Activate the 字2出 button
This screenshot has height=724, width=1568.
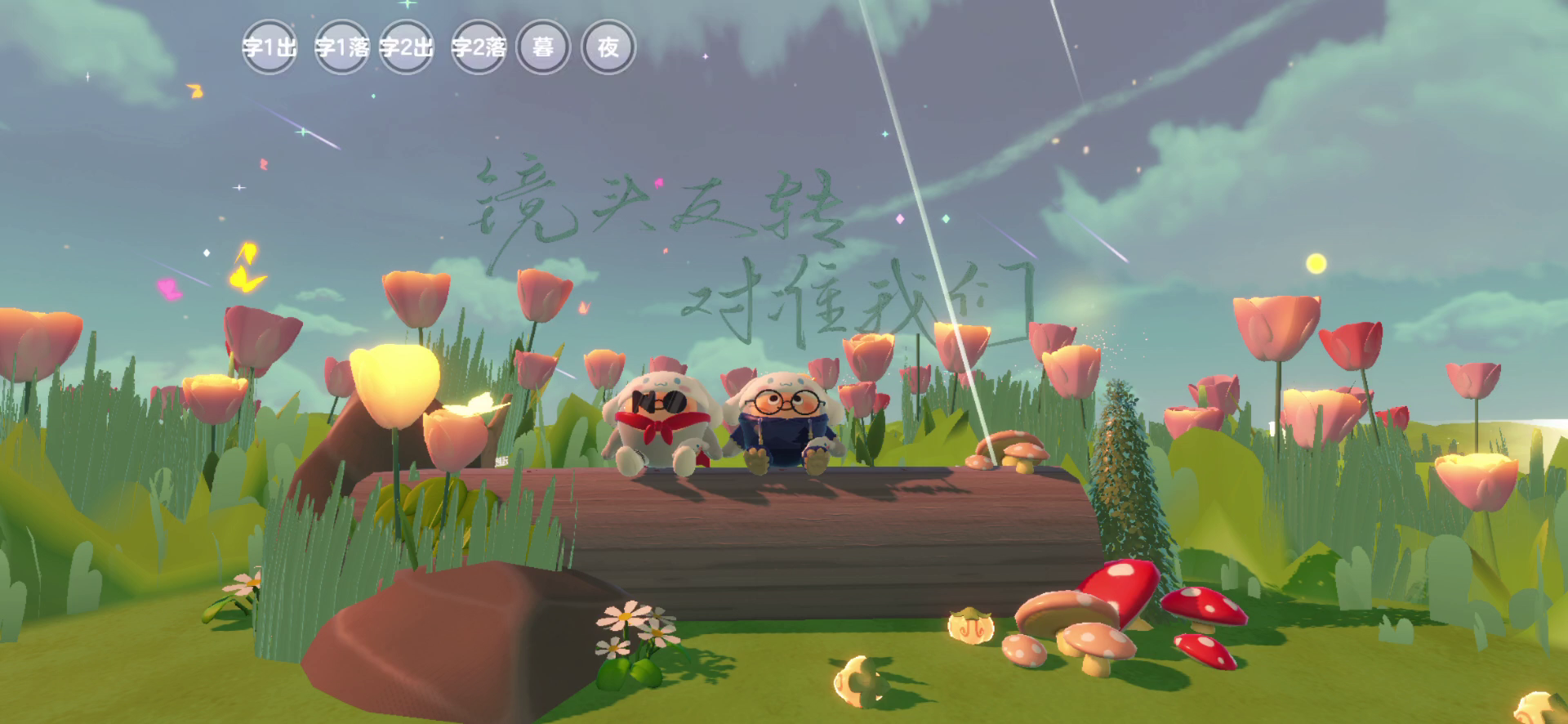pyautogui.click(x=407, y=47)
